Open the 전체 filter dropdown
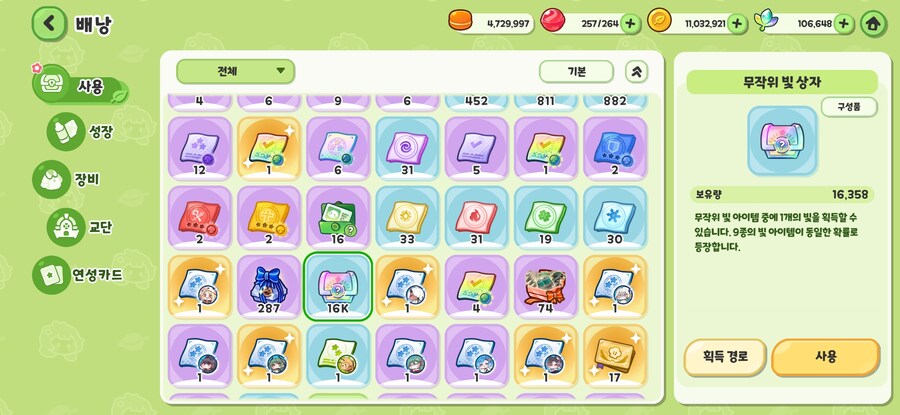900x415 pixels. tap(236, 72)
